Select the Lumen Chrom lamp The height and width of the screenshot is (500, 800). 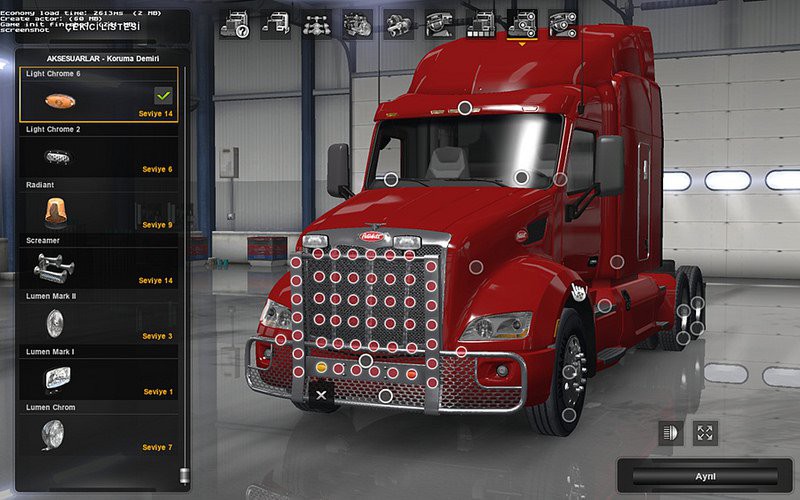click(98, 434)
